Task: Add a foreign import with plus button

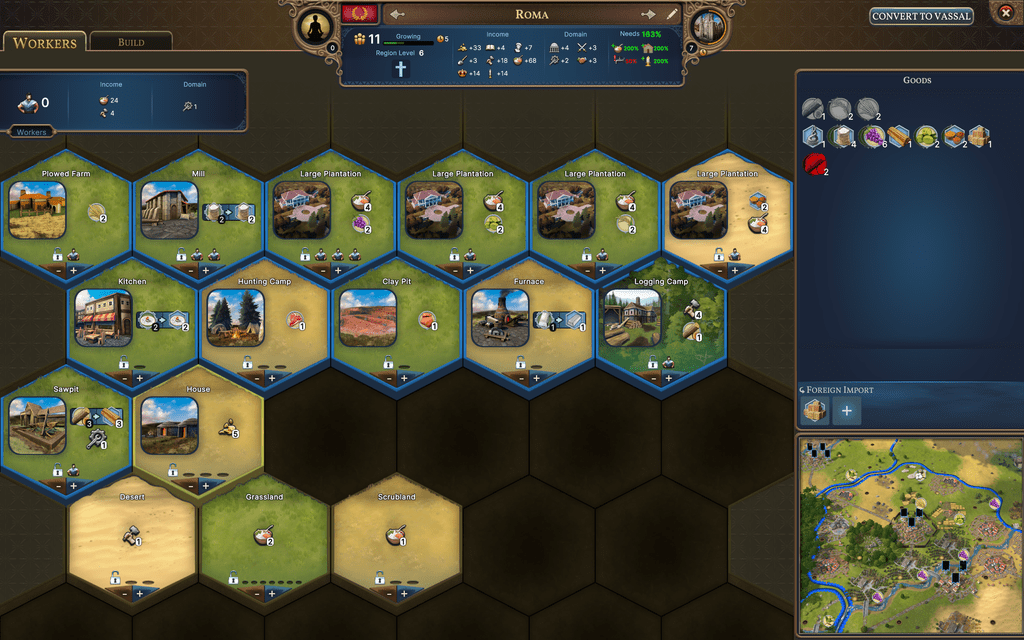Action: tap(847, 410)
